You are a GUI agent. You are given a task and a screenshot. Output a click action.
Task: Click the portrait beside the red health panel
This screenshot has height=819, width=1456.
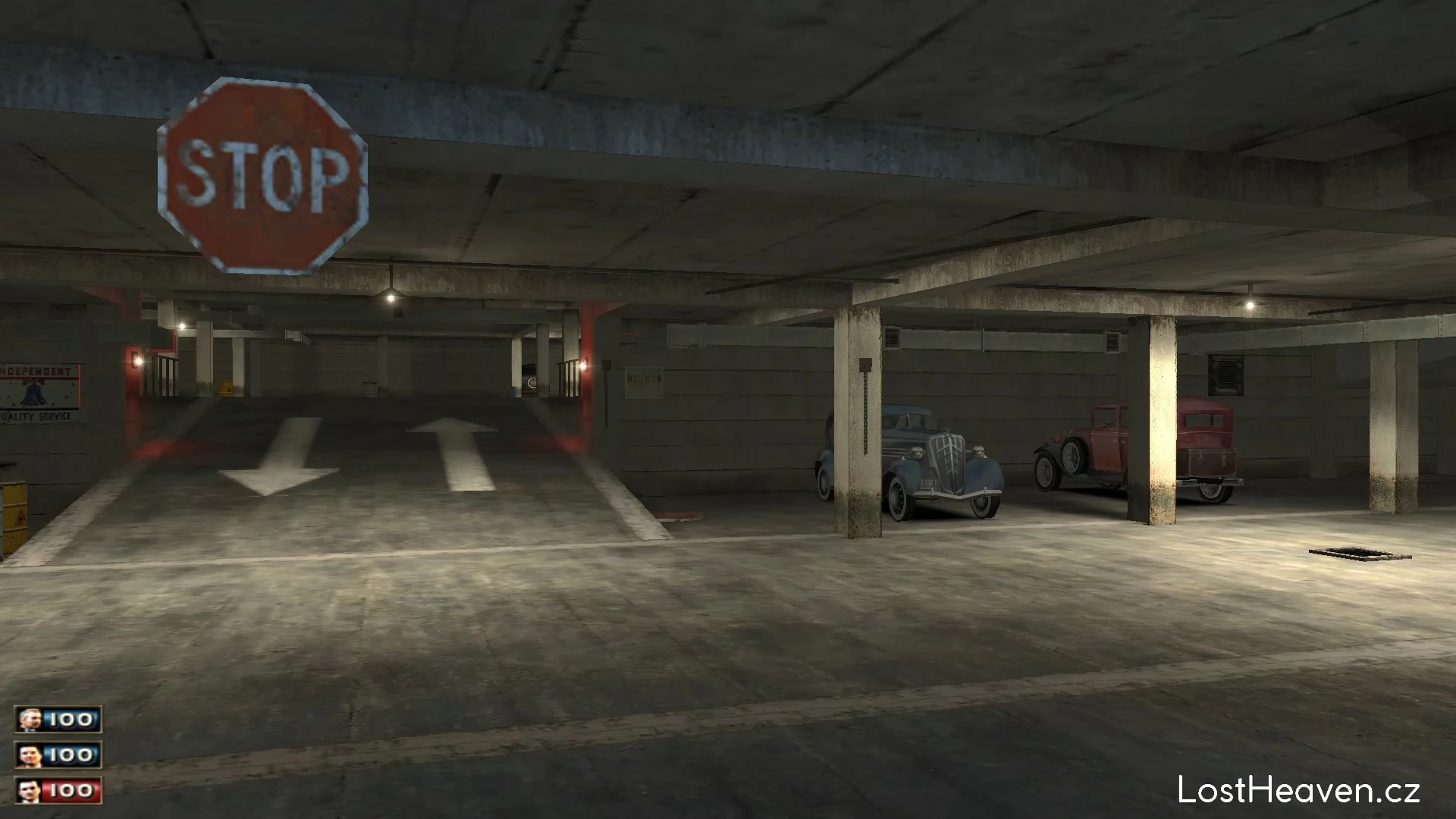pos(30,791)
